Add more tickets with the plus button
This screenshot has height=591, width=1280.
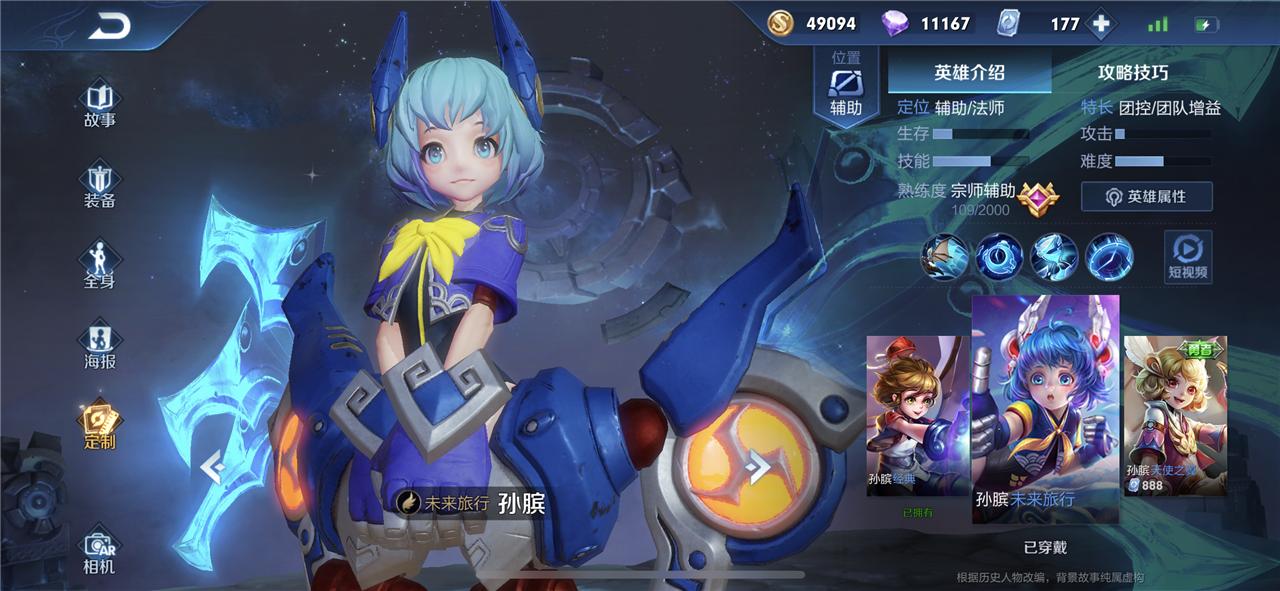click(1101, 24)
